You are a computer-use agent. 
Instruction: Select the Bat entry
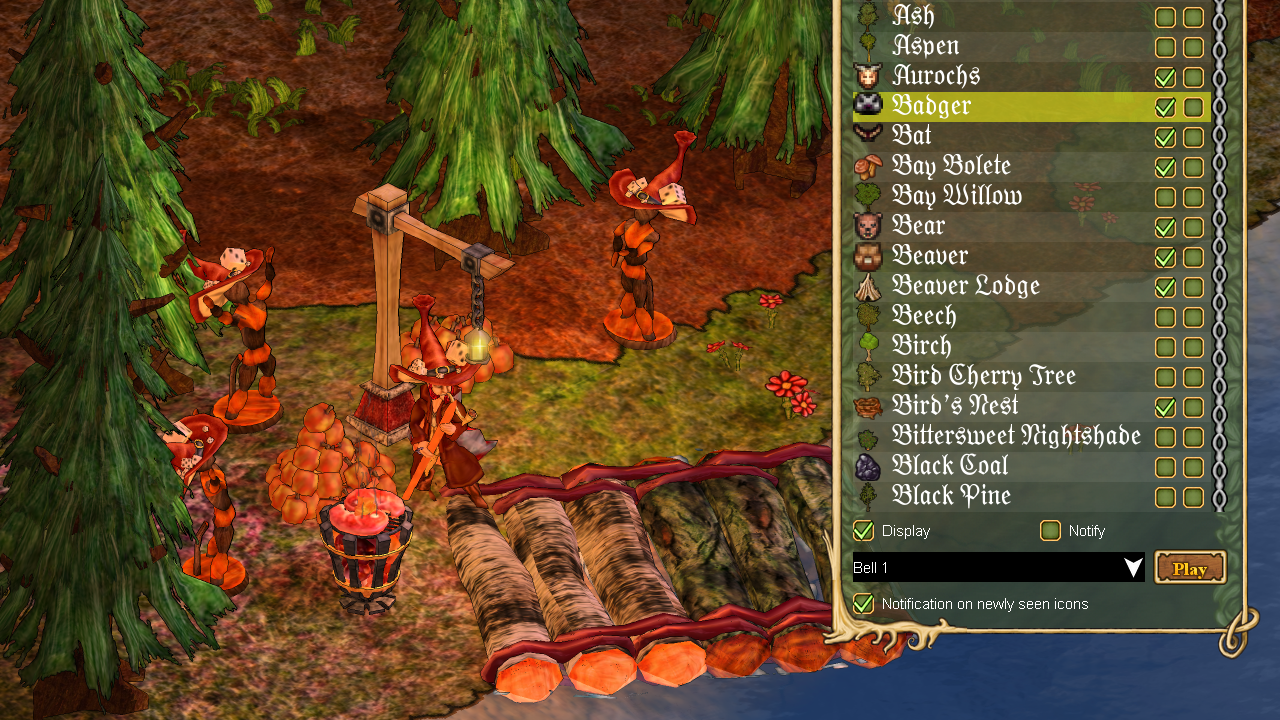[x=911, y=136]
